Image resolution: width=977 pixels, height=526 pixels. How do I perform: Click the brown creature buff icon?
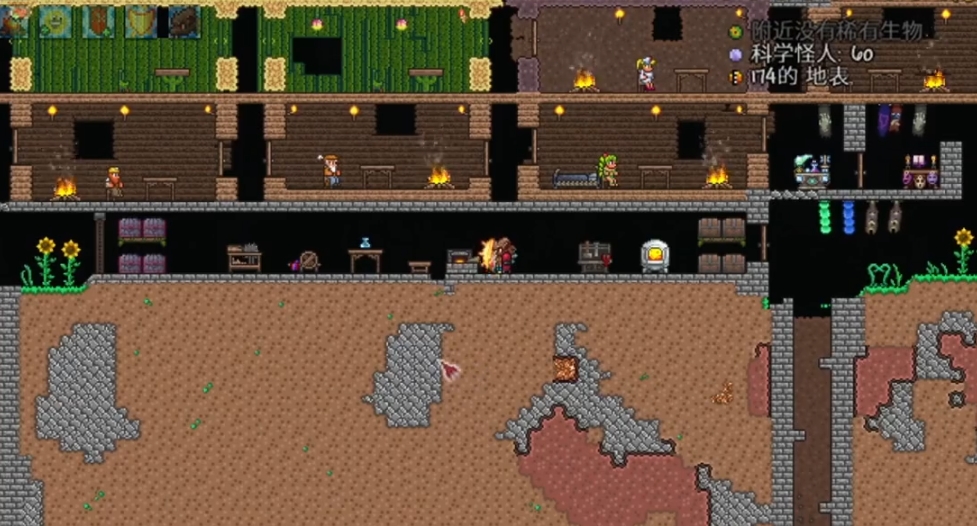pos(184,21)
